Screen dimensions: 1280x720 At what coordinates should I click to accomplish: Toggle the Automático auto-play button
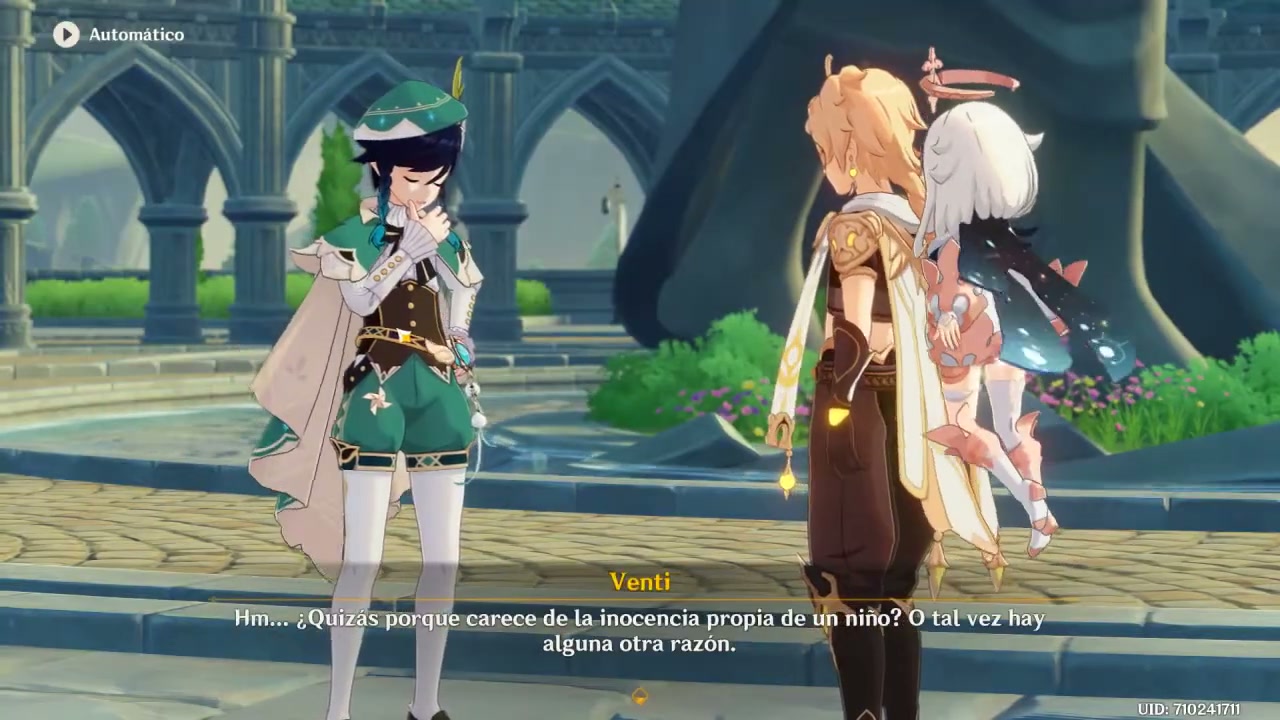(66, 35)
